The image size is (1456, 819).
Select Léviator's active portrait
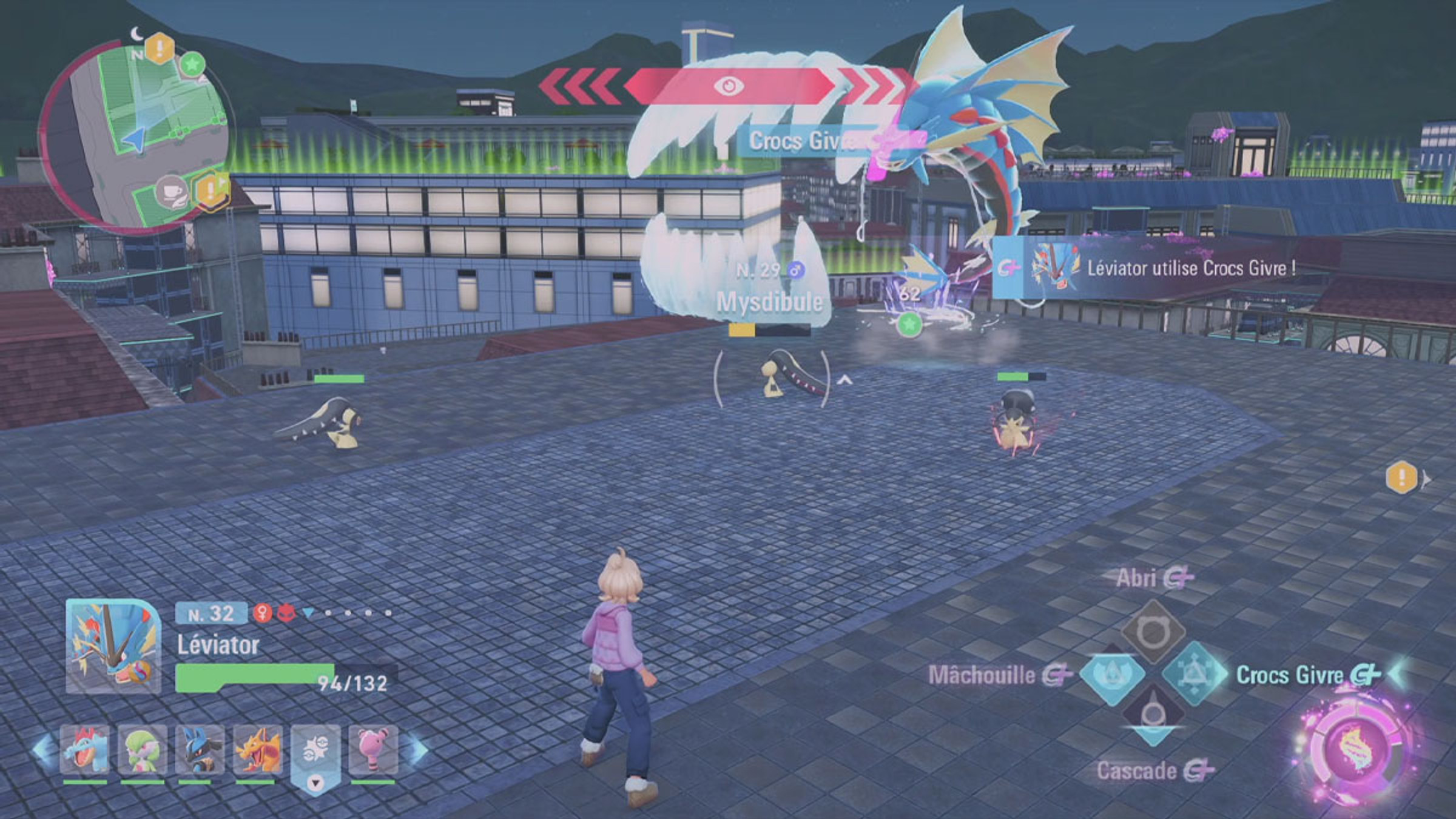[113, 647]
